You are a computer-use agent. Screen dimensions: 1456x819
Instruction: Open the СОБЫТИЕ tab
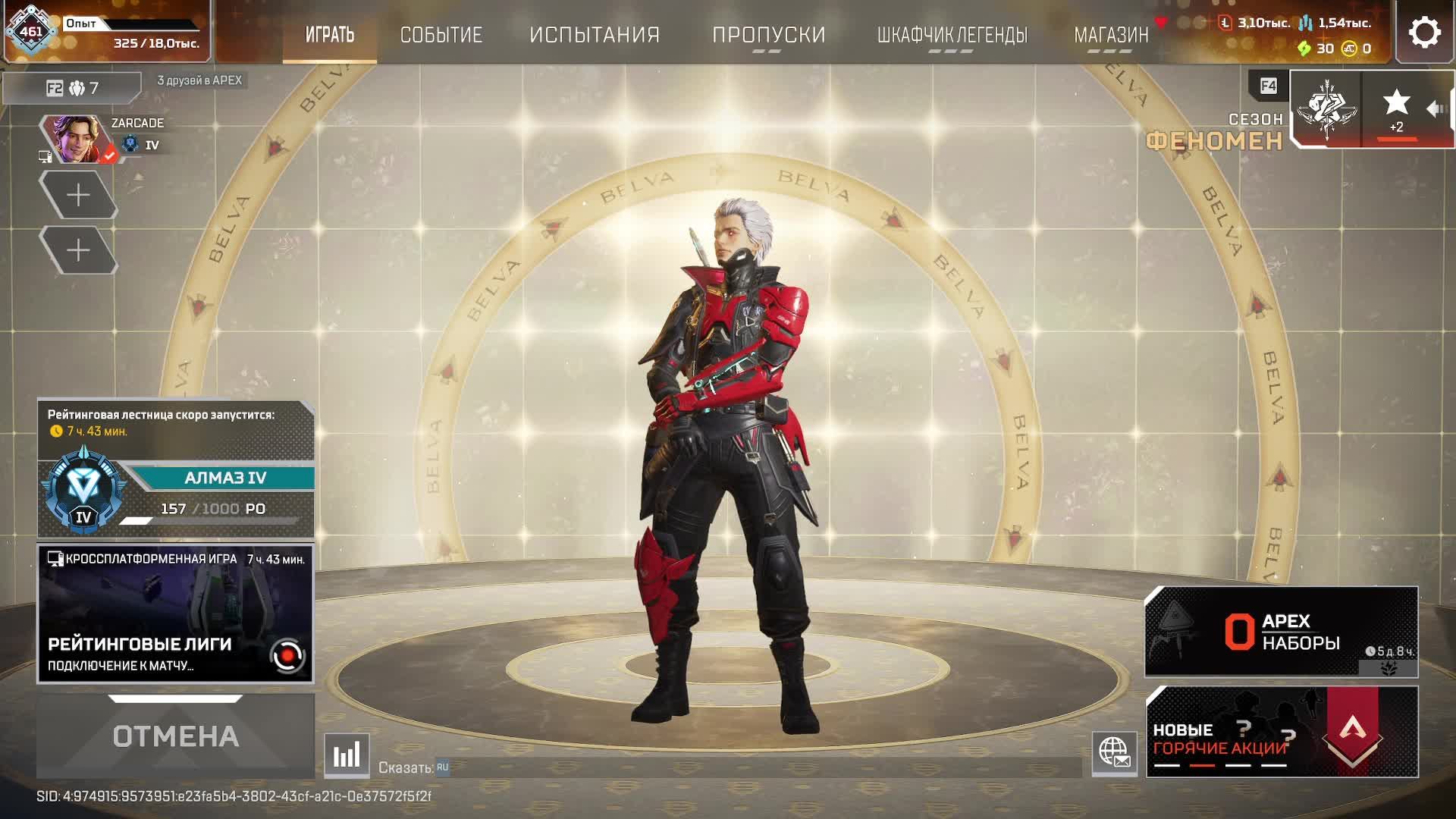(x=441, y=35)
